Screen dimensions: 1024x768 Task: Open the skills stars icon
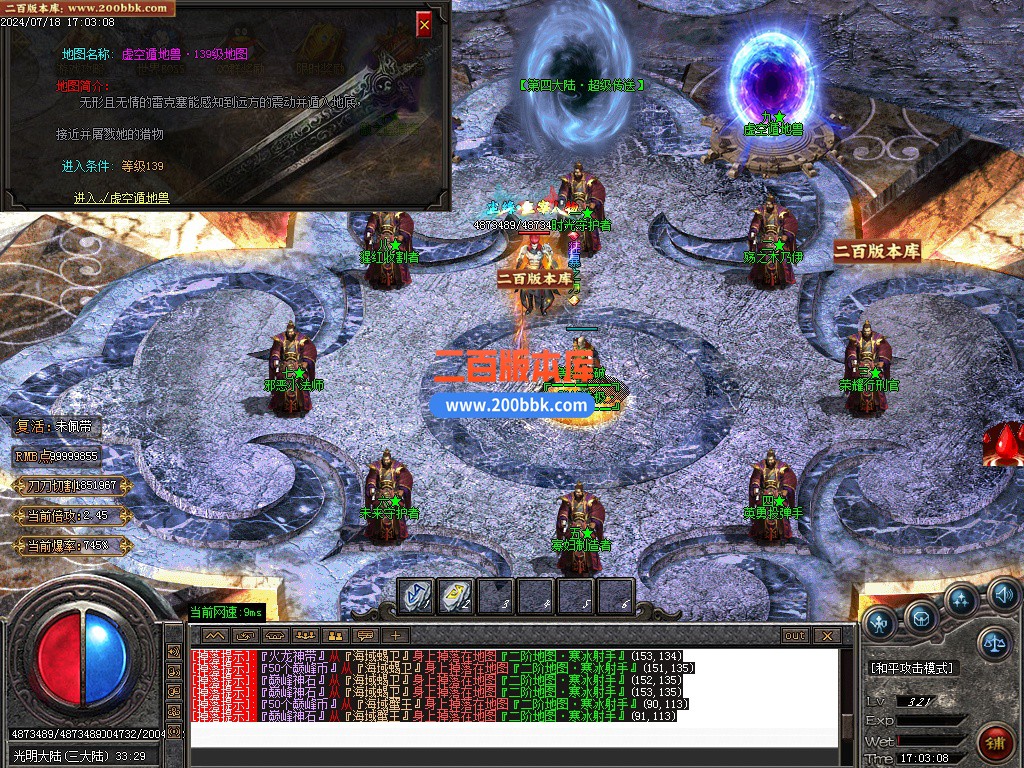point(962,600)
